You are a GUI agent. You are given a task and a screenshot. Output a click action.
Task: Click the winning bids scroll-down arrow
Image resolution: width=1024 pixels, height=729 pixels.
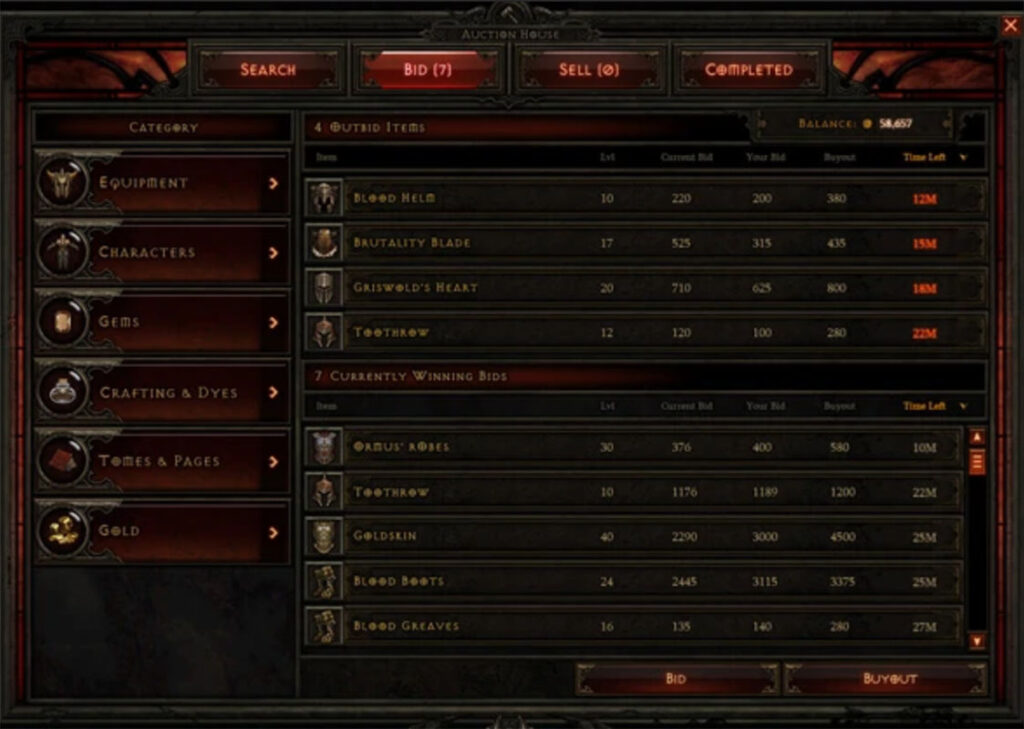point(977,640)
